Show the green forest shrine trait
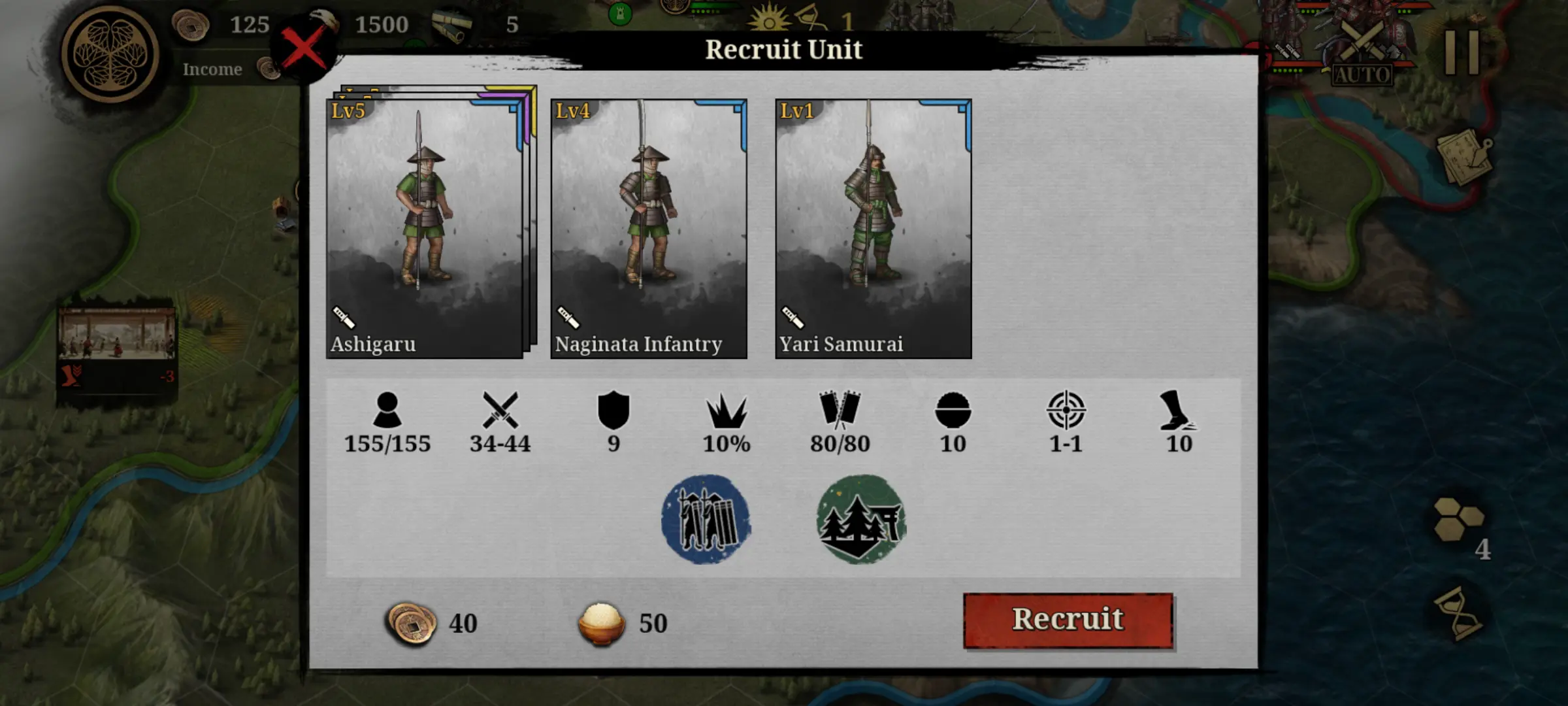This screenshot has height=706, width=1568. (860, 520)
